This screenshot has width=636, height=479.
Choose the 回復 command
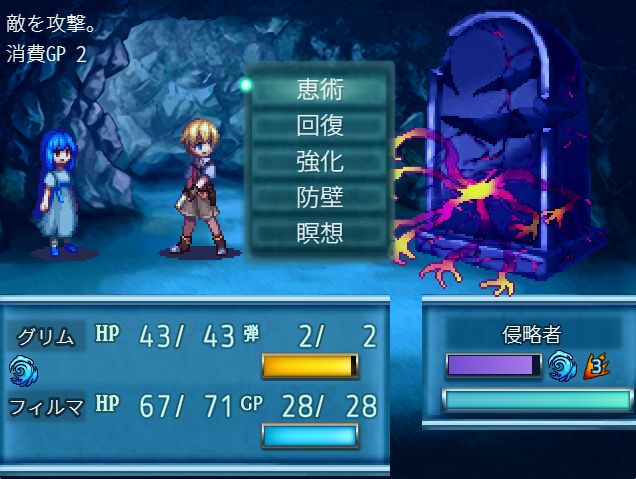click(320, 125)
